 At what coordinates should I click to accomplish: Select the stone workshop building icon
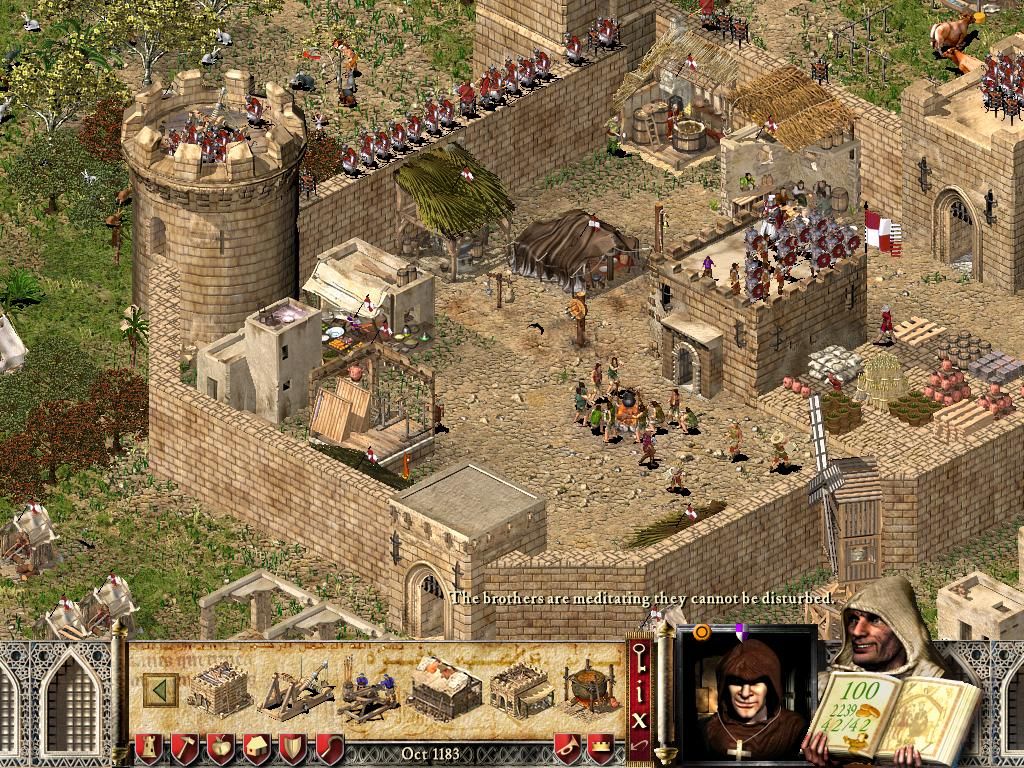pyautogui.click(x=219, y=688)
